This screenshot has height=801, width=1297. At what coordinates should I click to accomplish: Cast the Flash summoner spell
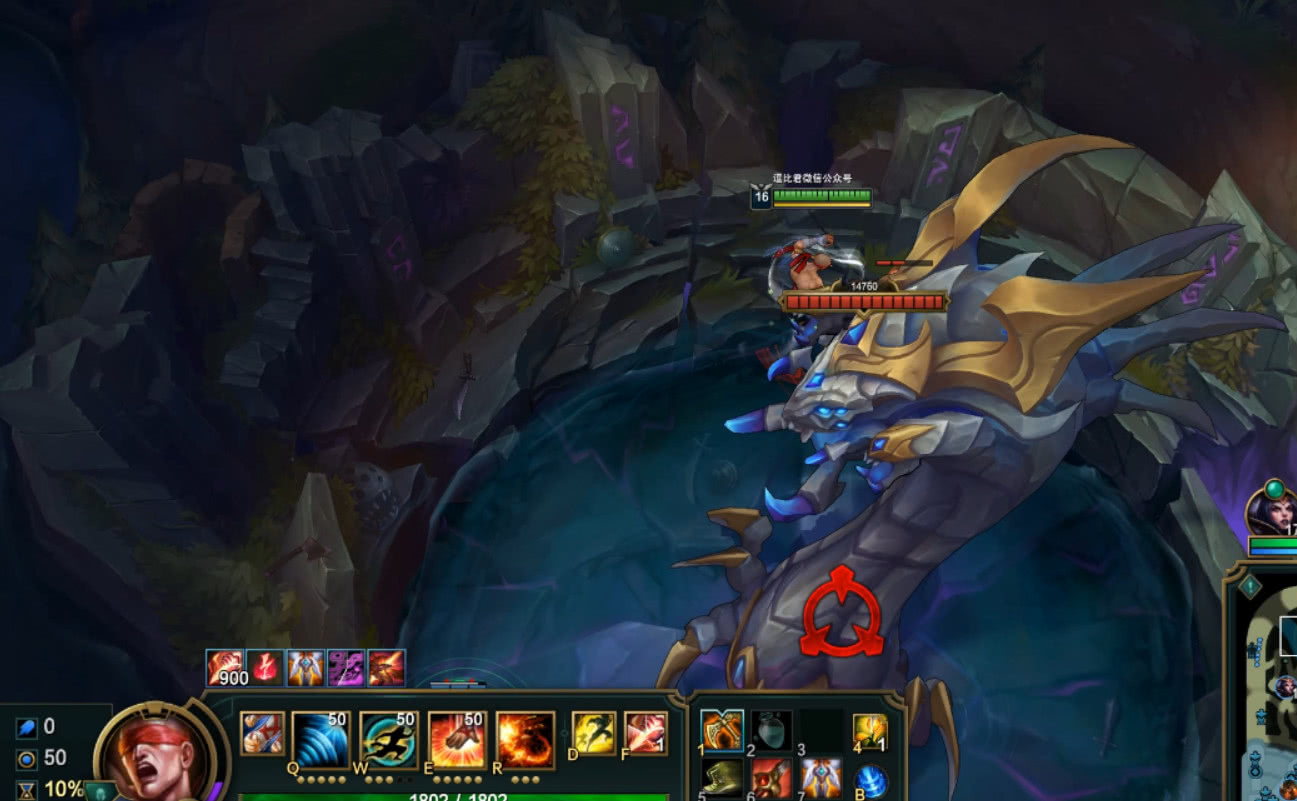click(593, 733)
